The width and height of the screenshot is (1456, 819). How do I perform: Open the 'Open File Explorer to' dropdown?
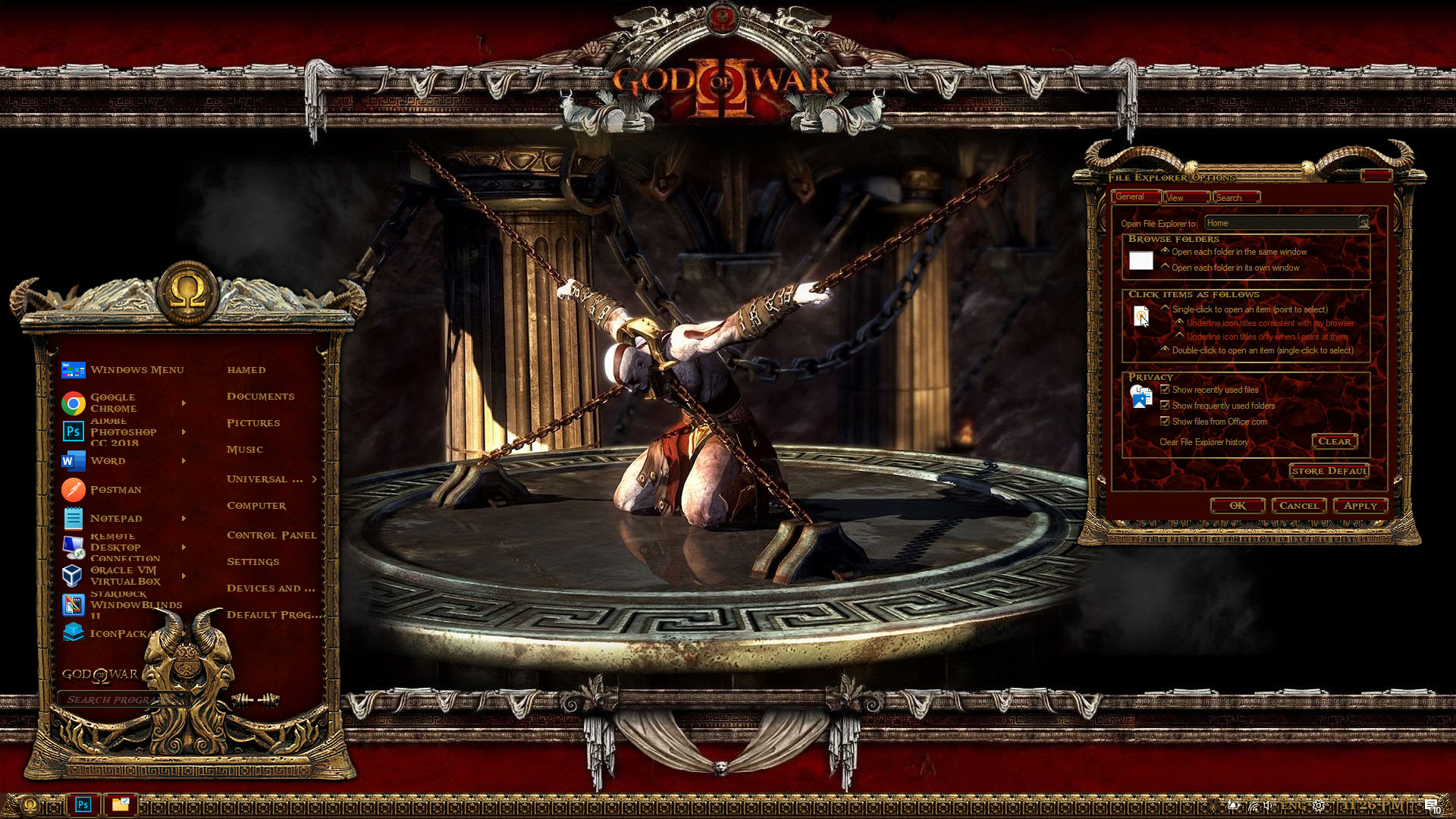pos(1363,223)
